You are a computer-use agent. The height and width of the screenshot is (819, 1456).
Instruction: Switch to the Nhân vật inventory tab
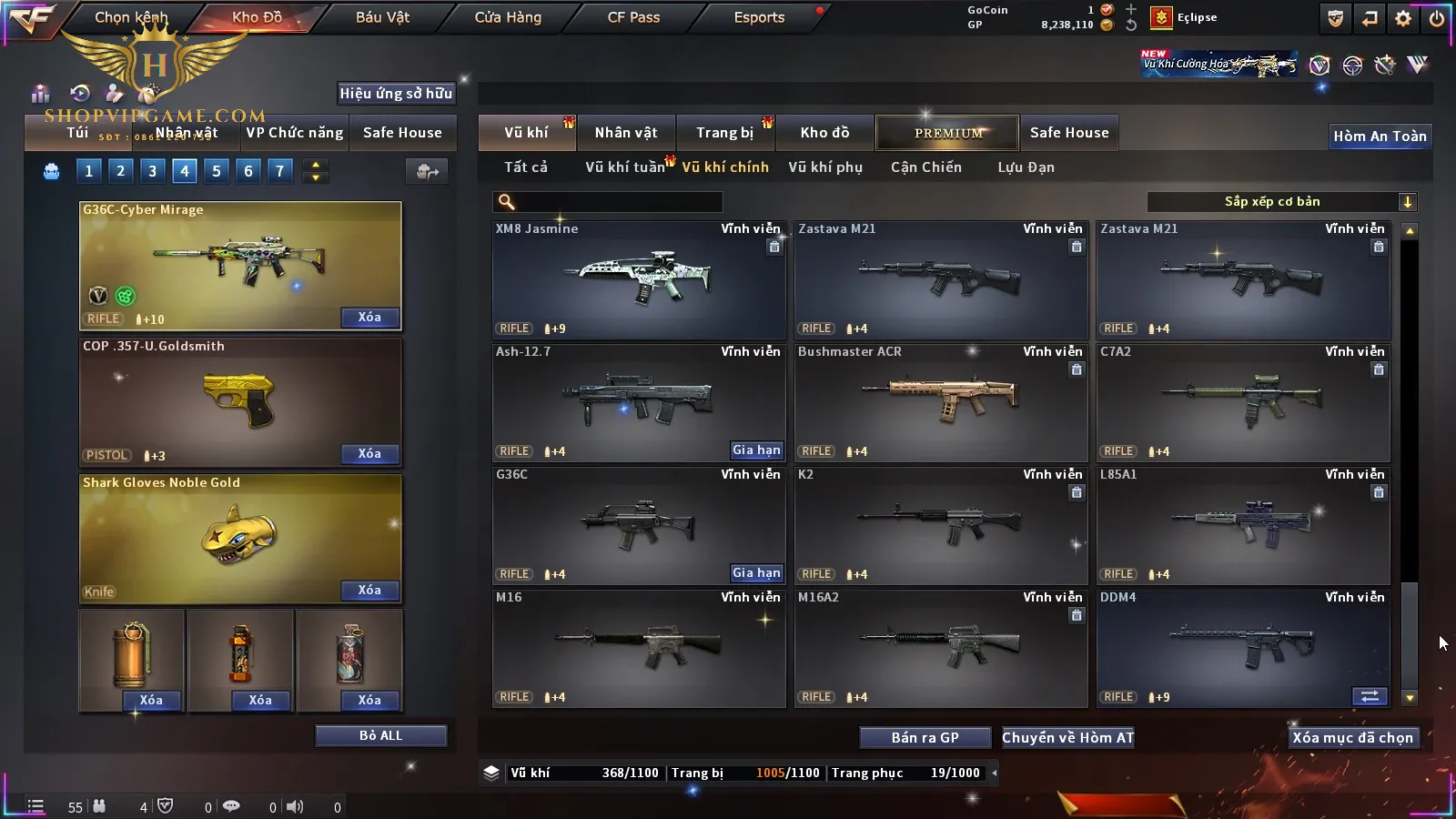click(626, 133)
